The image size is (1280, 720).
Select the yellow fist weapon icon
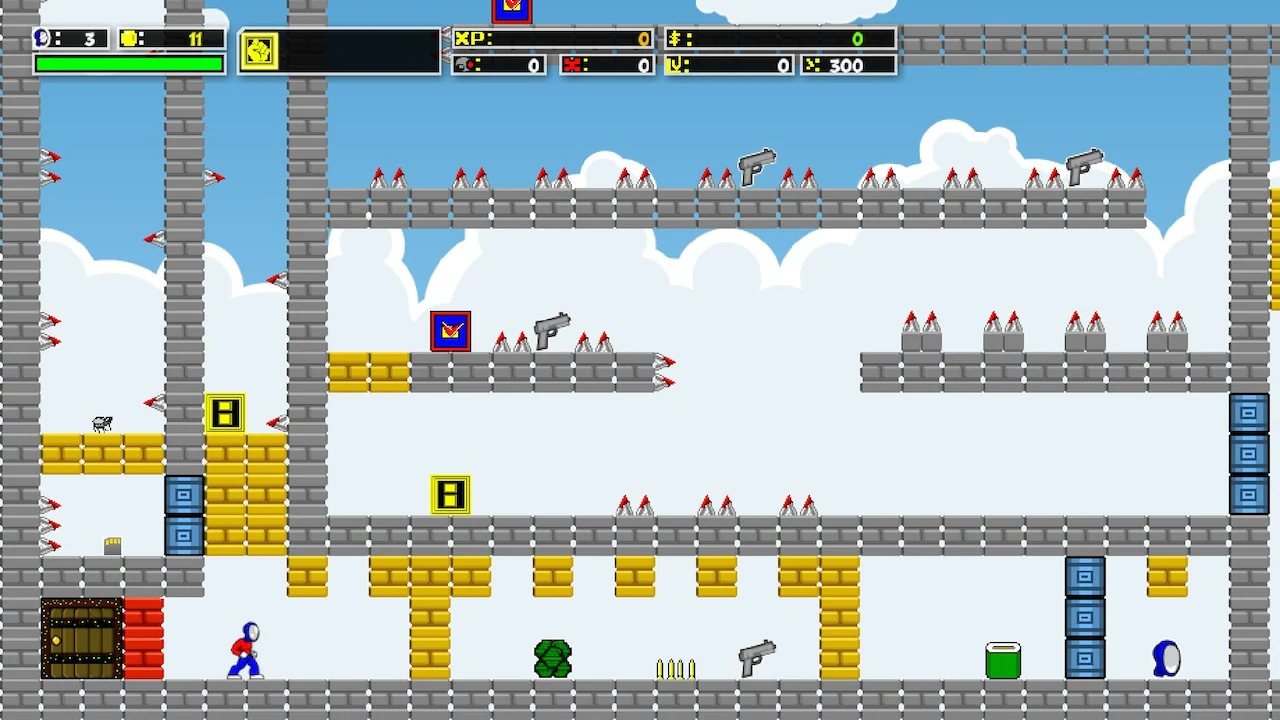click(259, 51)
